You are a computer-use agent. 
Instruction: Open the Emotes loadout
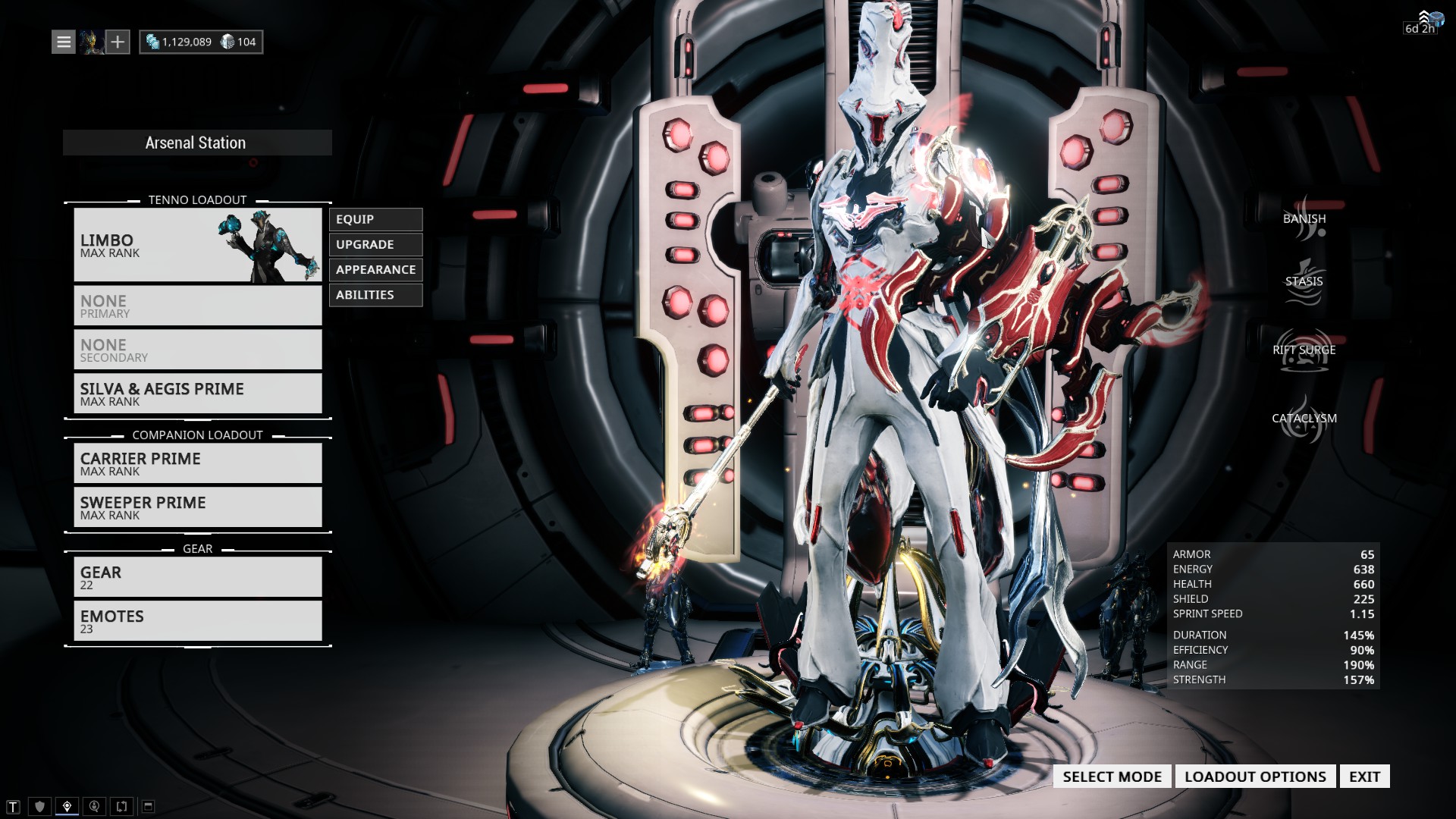point(197,621)
